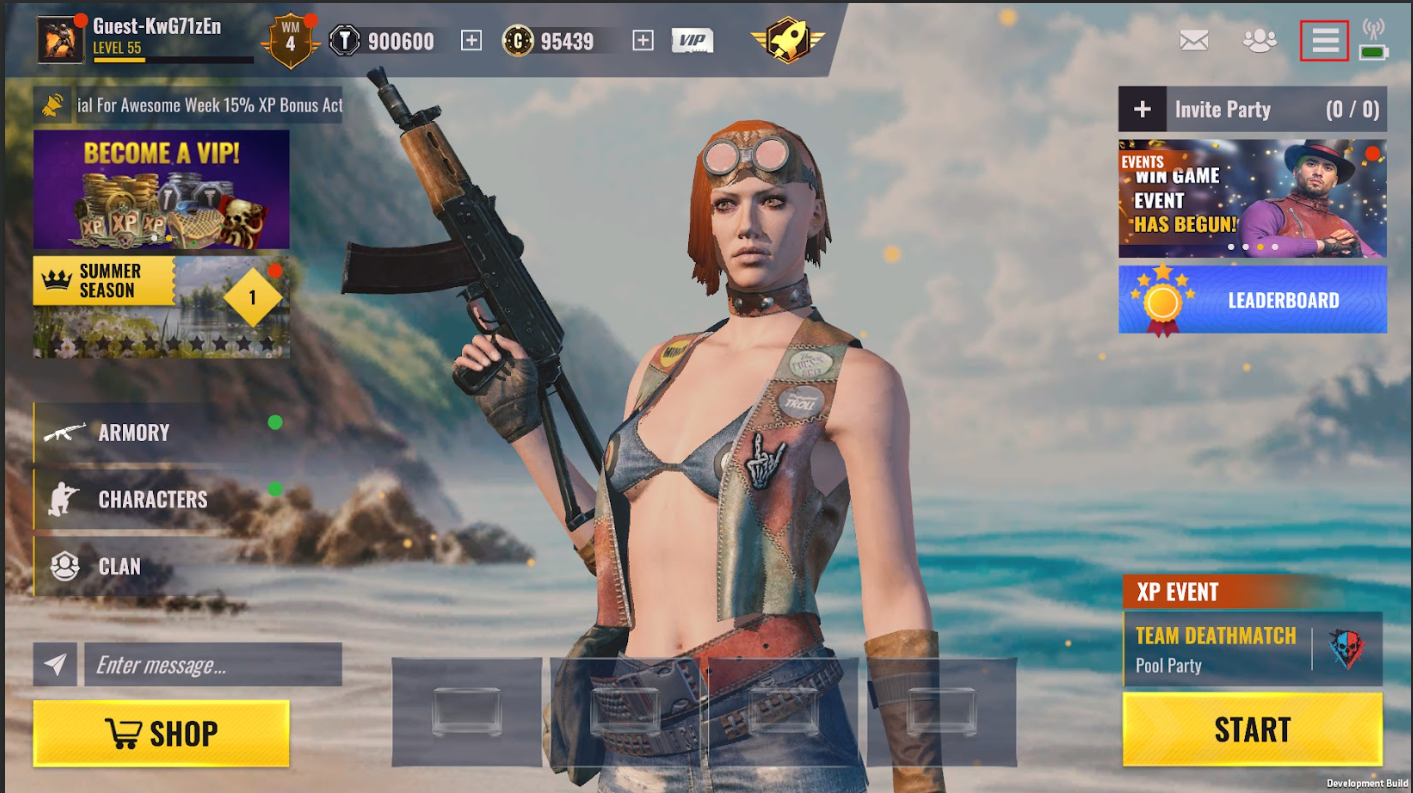Image resolution: width=1413 pixels, height=793 pixels.
Task: Click the chat message input field
Action: click(212, 665)
